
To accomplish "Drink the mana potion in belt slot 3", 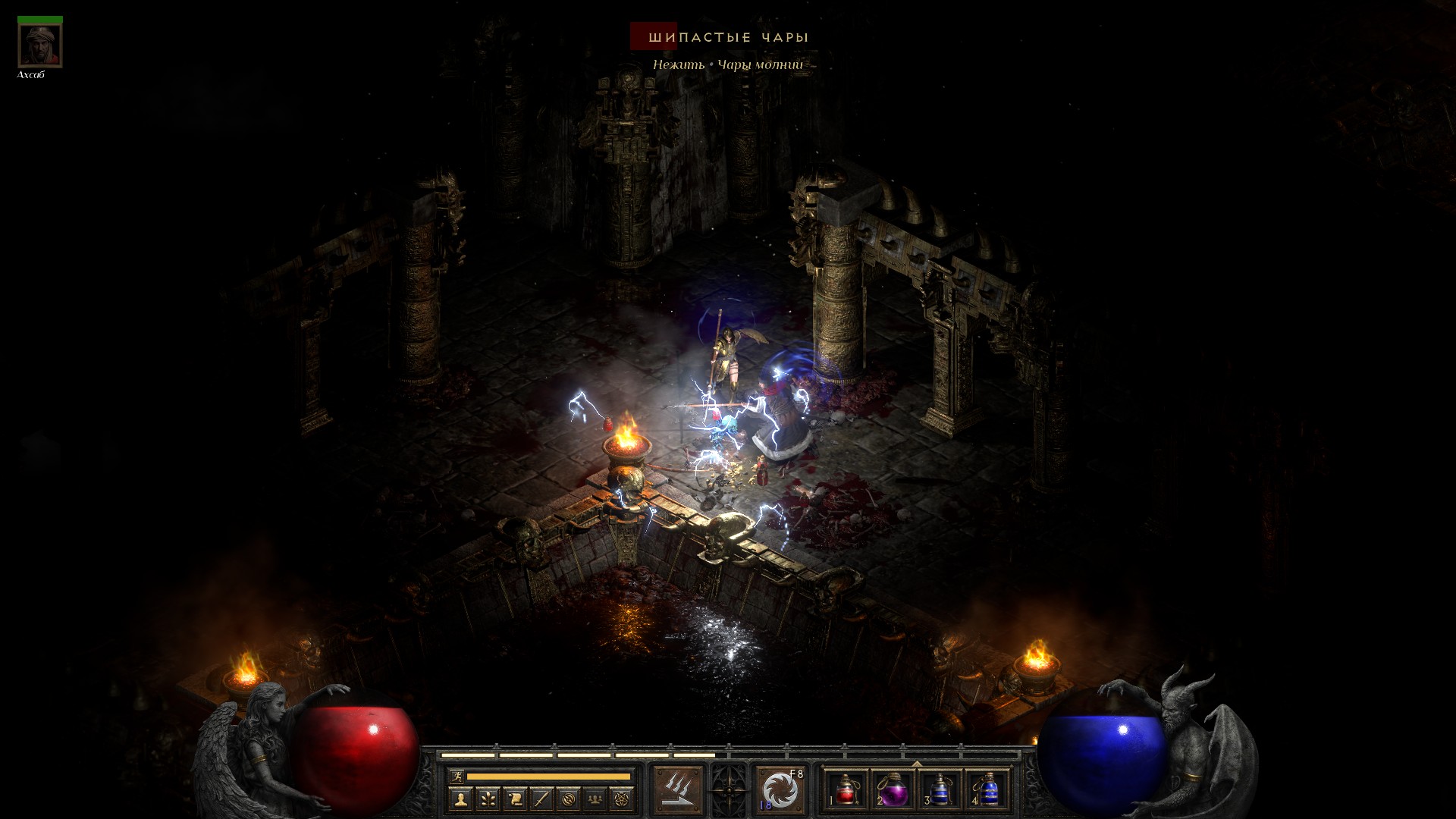I will 940,789.
